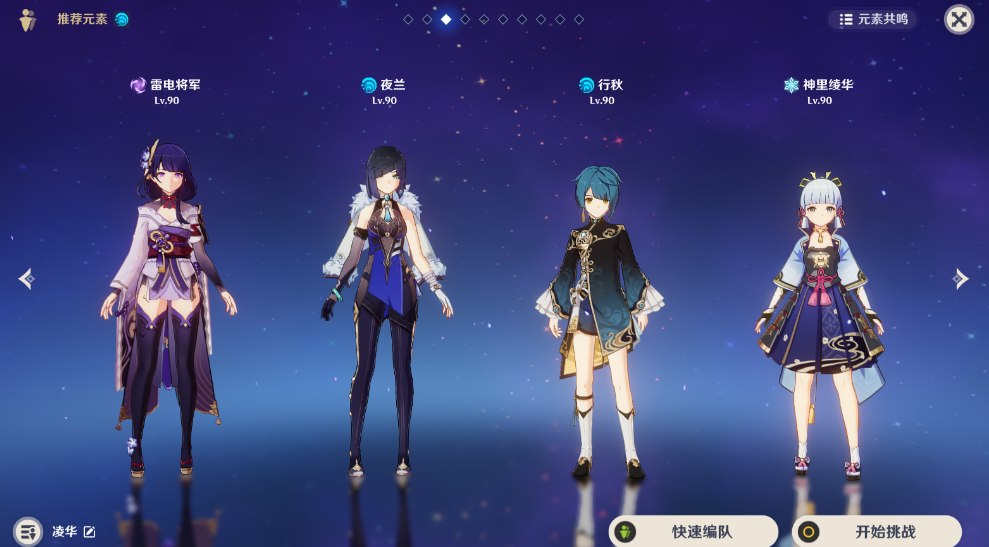Open the 元素共鸣 elemental resonance panel
This screenshot has height=547, width=989.
[873, 19]
